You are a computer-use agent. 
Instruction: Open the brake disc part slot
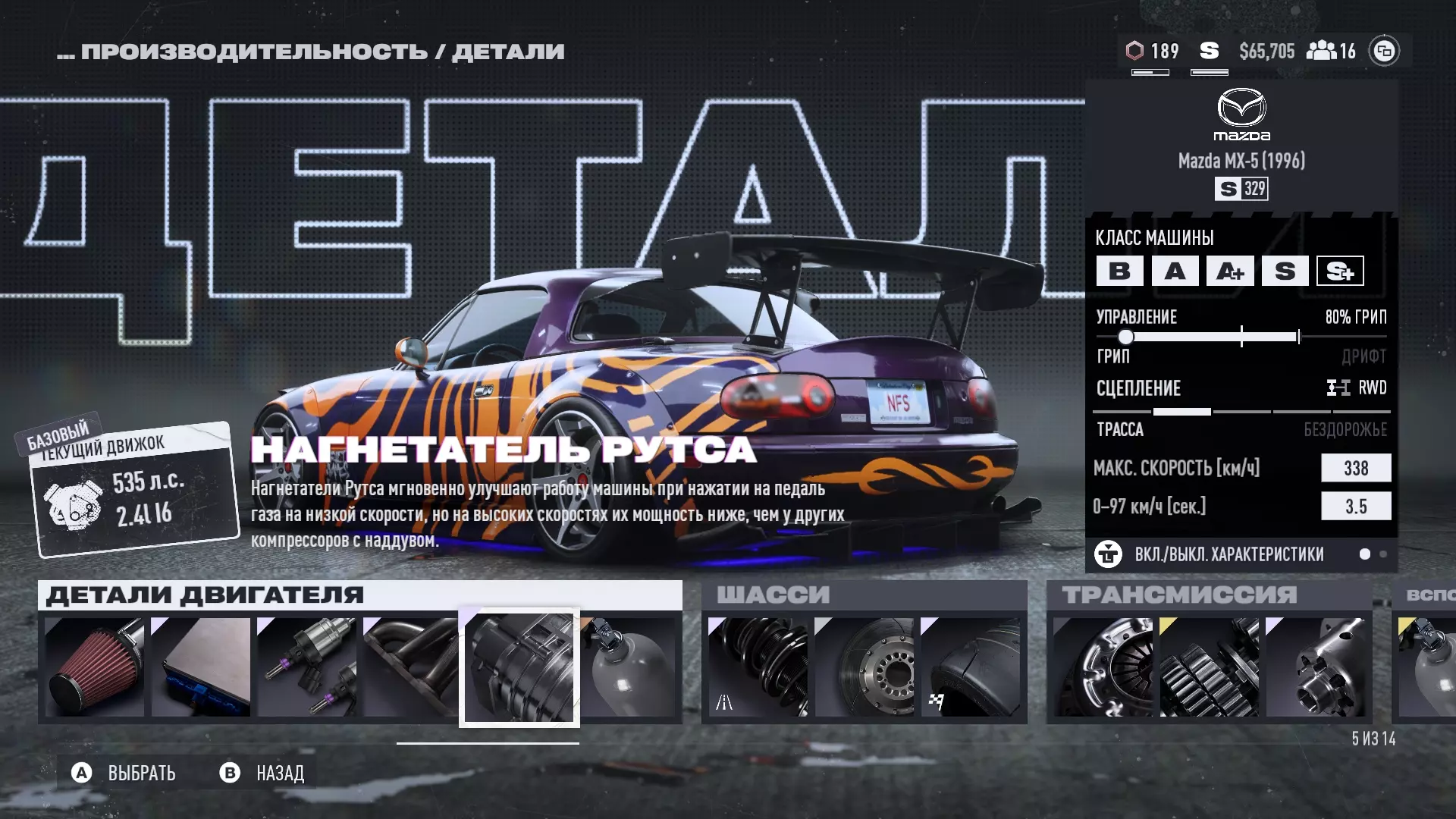864,667
